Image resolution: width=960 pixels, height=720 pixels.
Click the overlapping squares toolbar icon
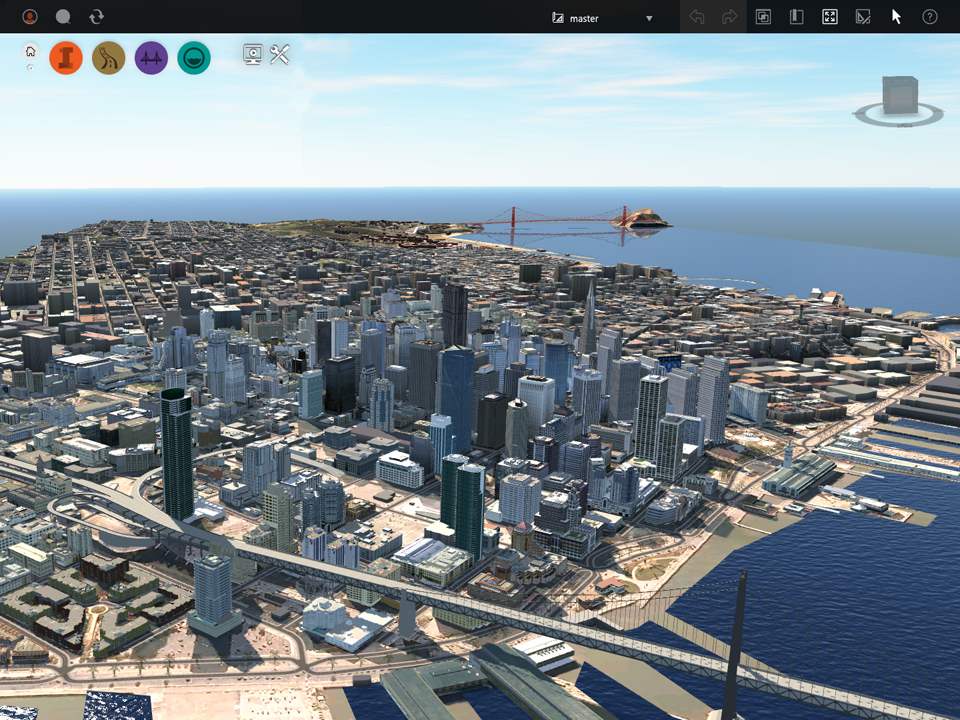763,17
